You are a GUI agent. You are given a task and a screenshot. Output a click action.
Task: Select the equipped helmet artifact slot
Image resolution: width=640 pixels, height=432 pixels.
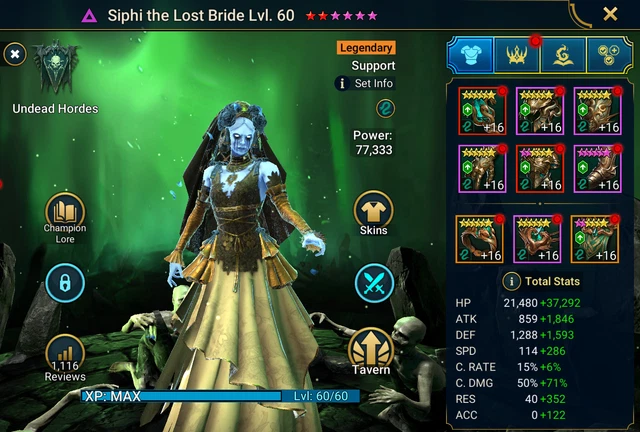(540, 110)
